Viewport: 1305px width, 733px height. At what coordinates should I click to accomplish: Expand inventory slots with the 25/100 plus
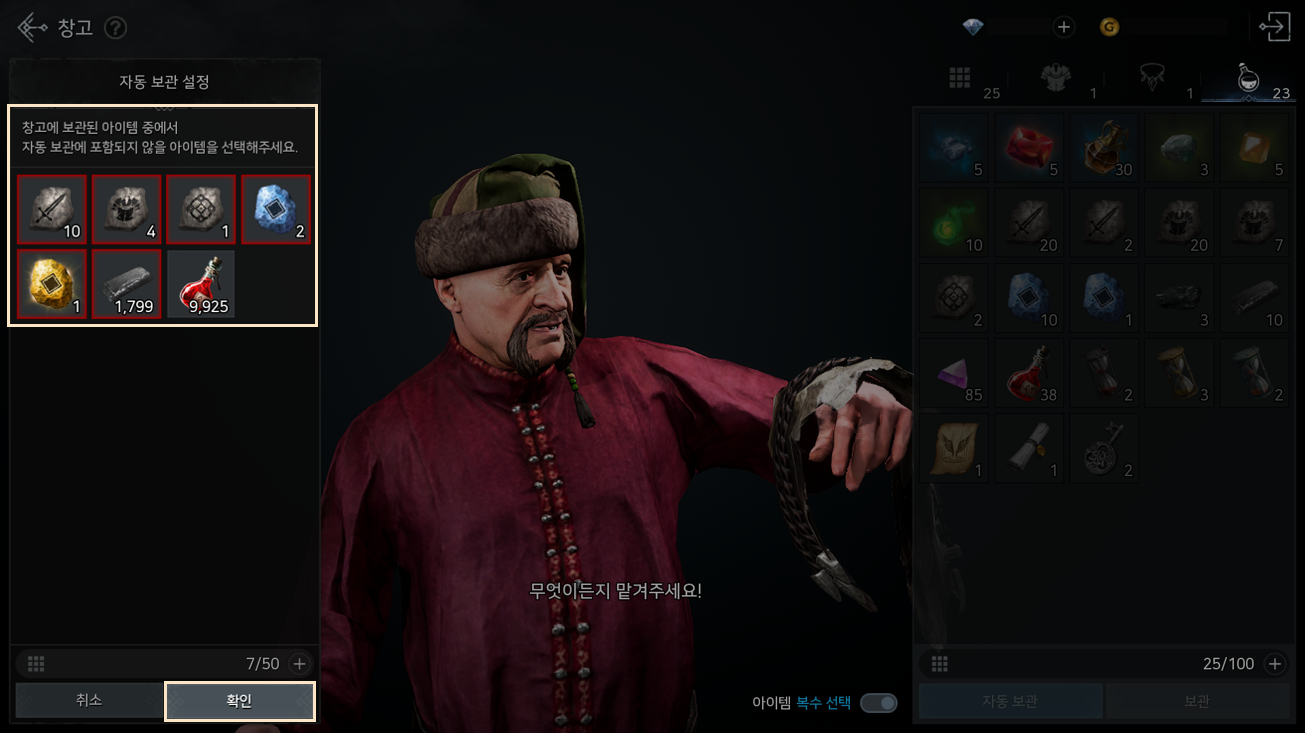[x=1275, y=663]
